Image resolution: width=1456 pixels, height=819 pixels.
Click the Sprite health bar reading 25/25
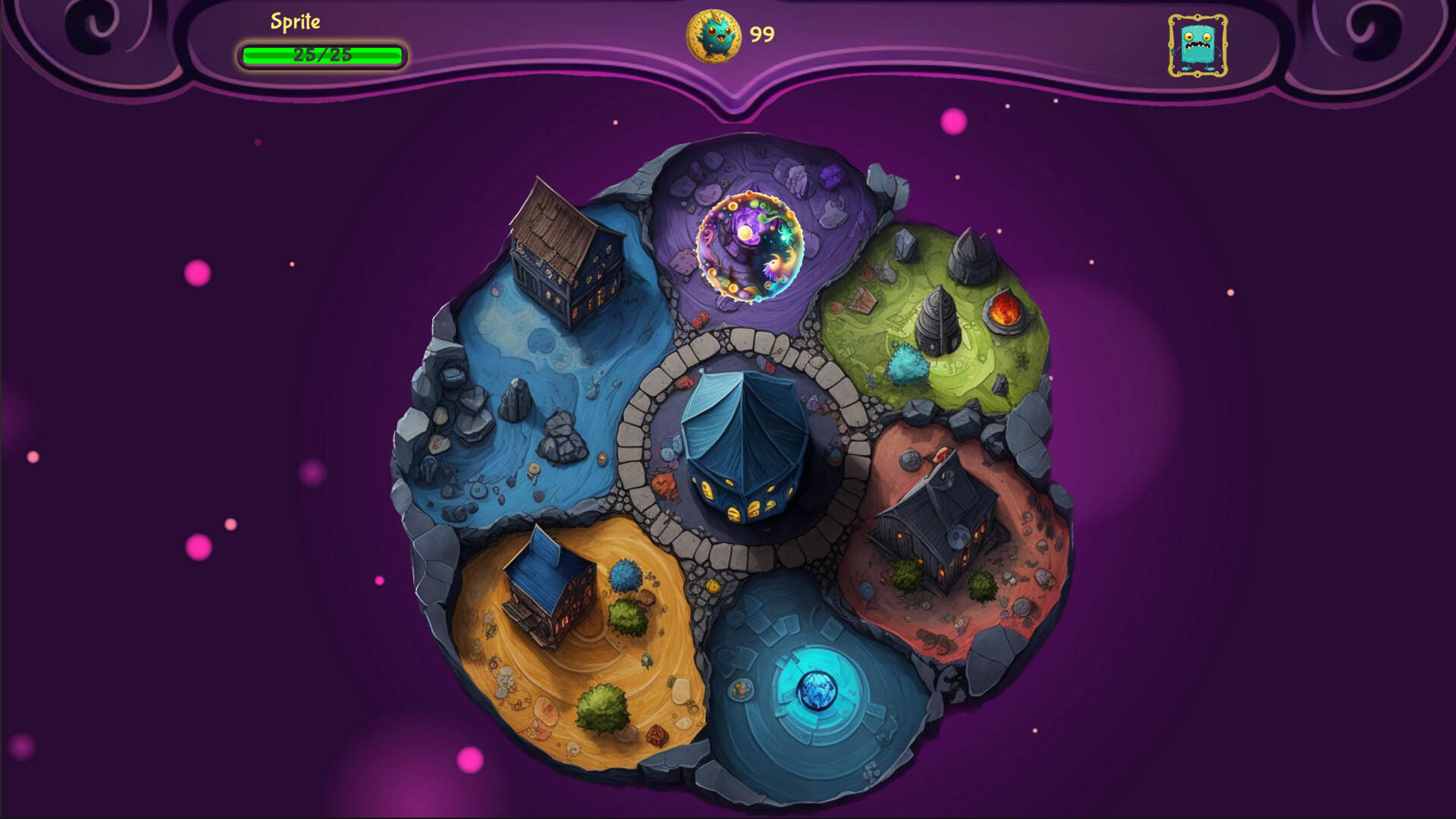322,54
